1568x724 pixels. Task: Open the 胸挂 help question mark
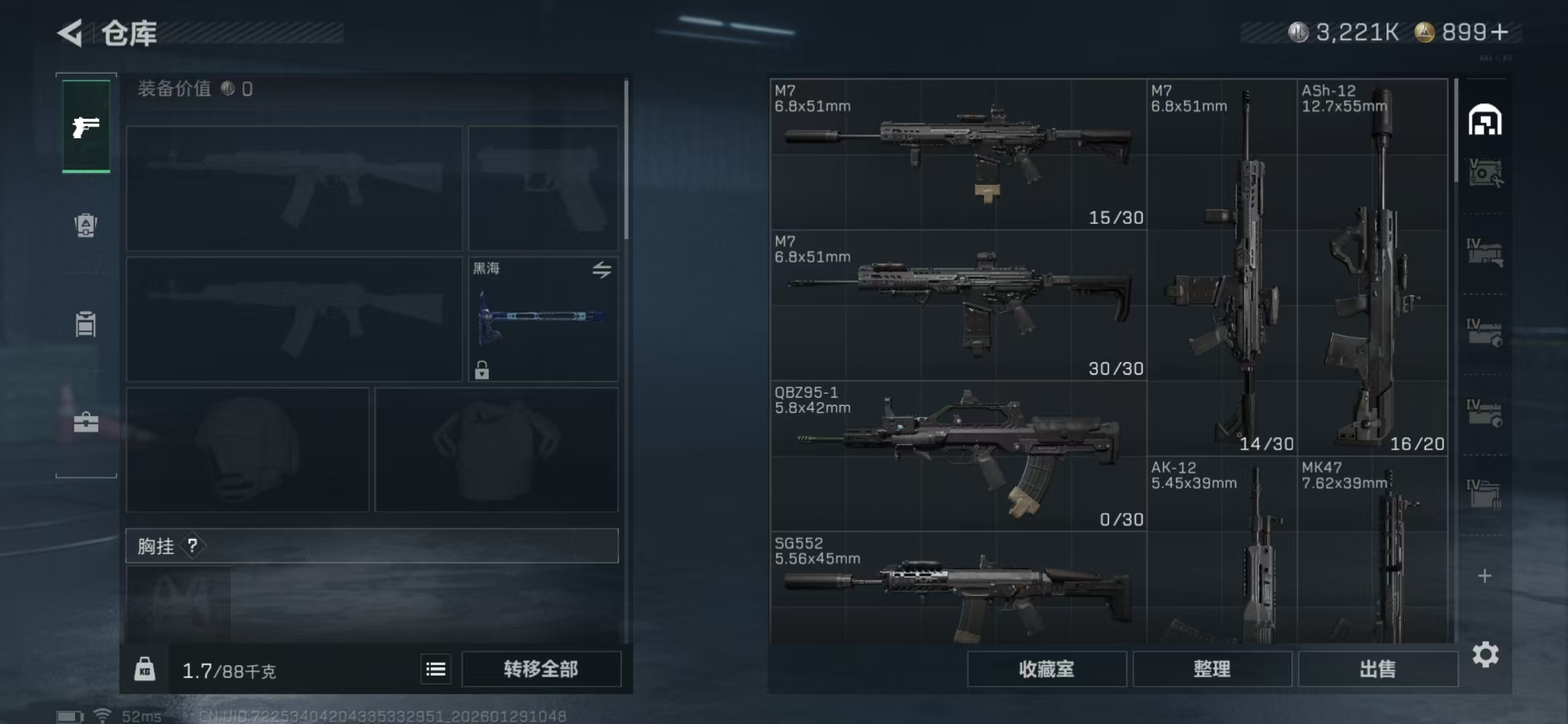pyautogui.click(x=192, y=546)
